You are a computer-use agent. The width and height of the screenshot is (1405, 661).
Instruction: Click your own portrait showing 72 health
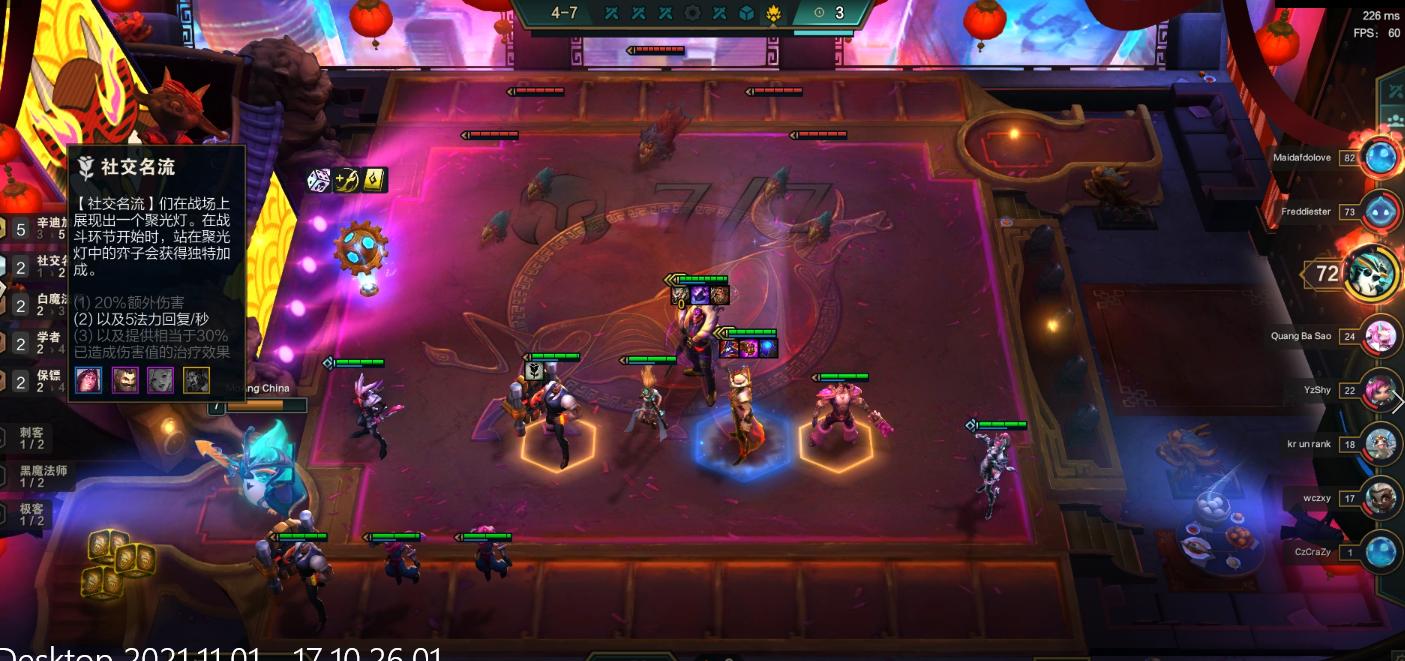coord(1369,273)
